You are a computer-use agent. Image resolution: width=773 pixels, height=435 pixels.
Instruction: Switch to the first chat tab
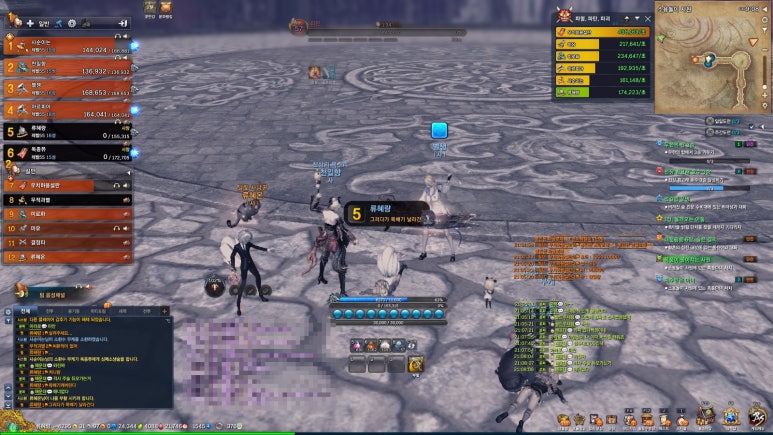click(25, 311)
